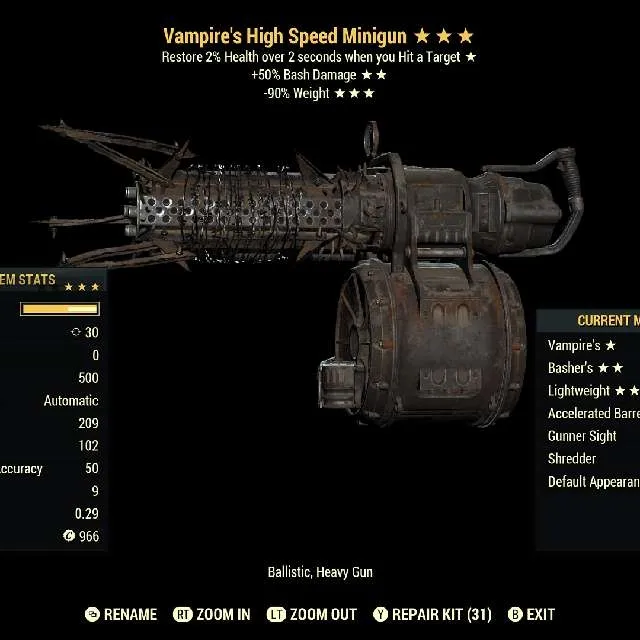Viewport: 640px width, 640px height.
Task: Select the Default Appearance row
Action: point(593,482)
